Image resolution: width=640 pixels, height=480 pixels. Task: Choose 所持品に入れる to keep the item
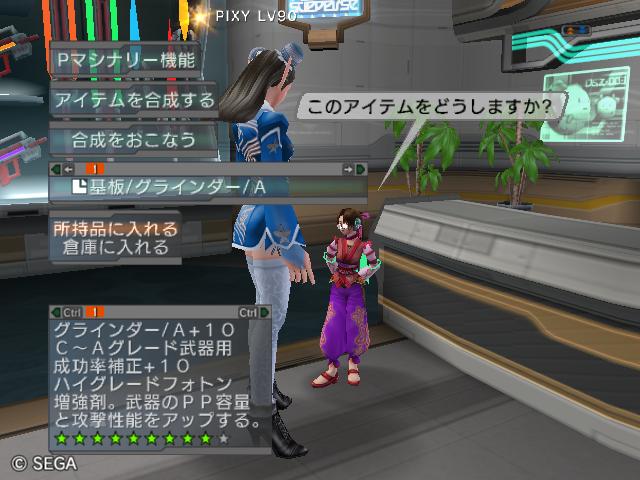point(117,229)
